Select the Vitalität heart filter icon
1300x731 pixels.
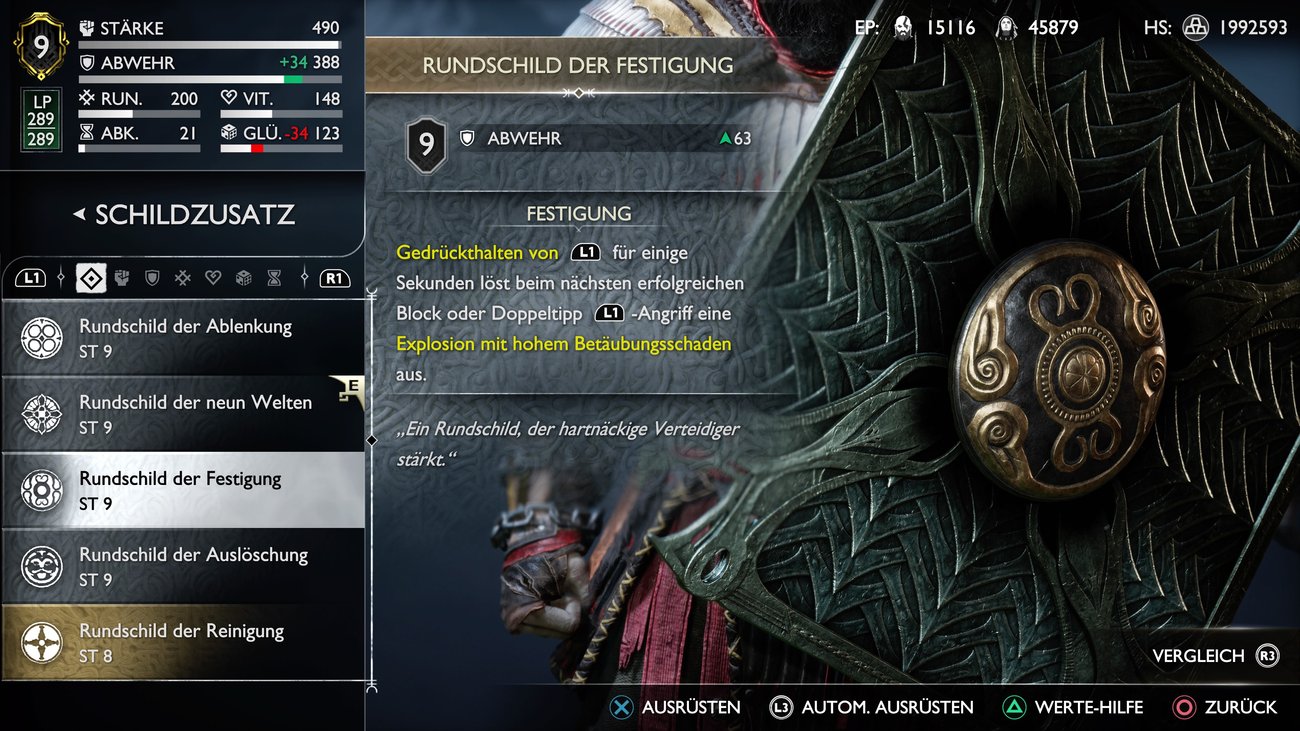(x=213, y=277)
